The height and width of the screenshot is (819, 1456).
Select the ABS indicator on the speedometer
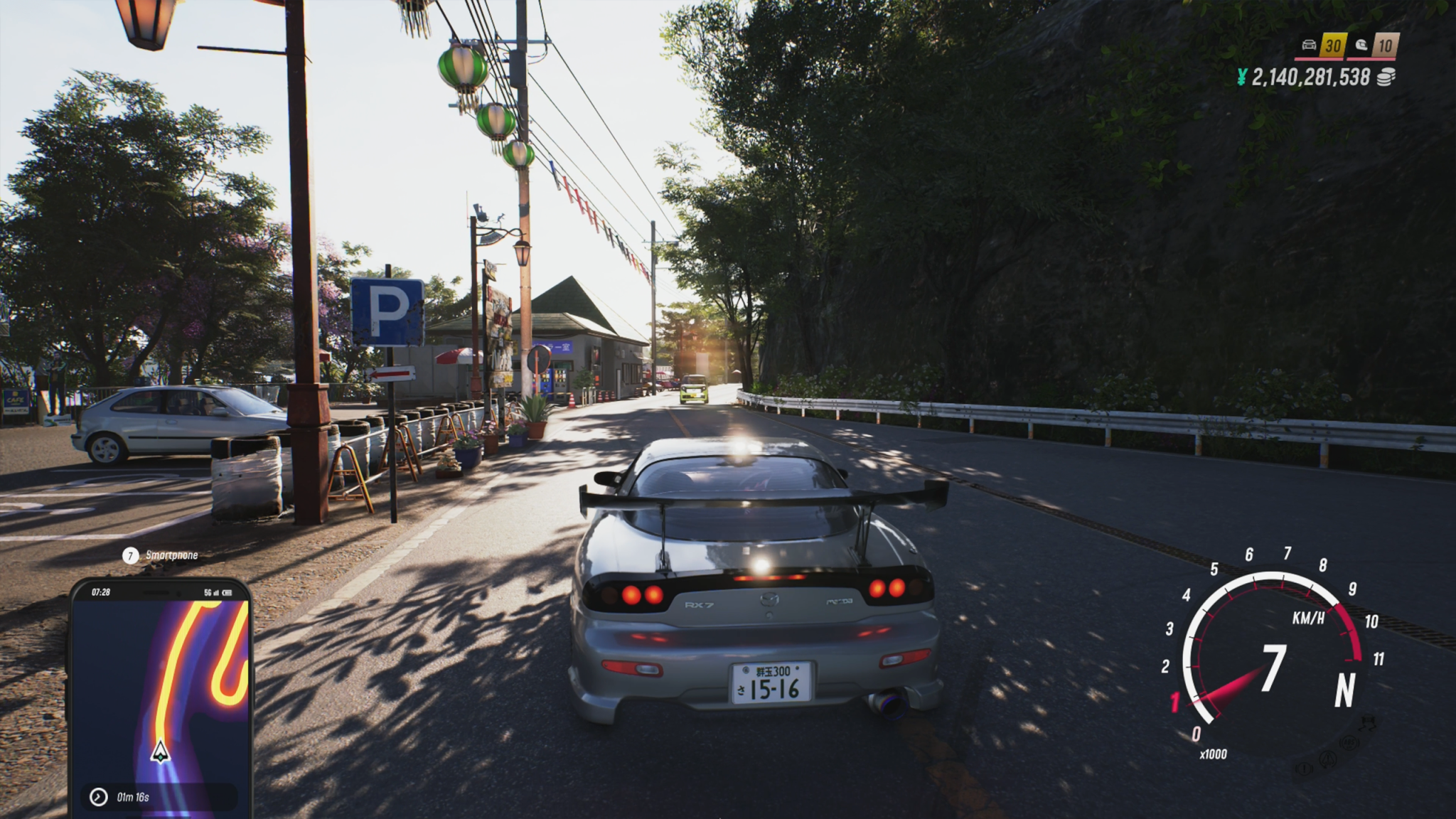(1349, 743)
